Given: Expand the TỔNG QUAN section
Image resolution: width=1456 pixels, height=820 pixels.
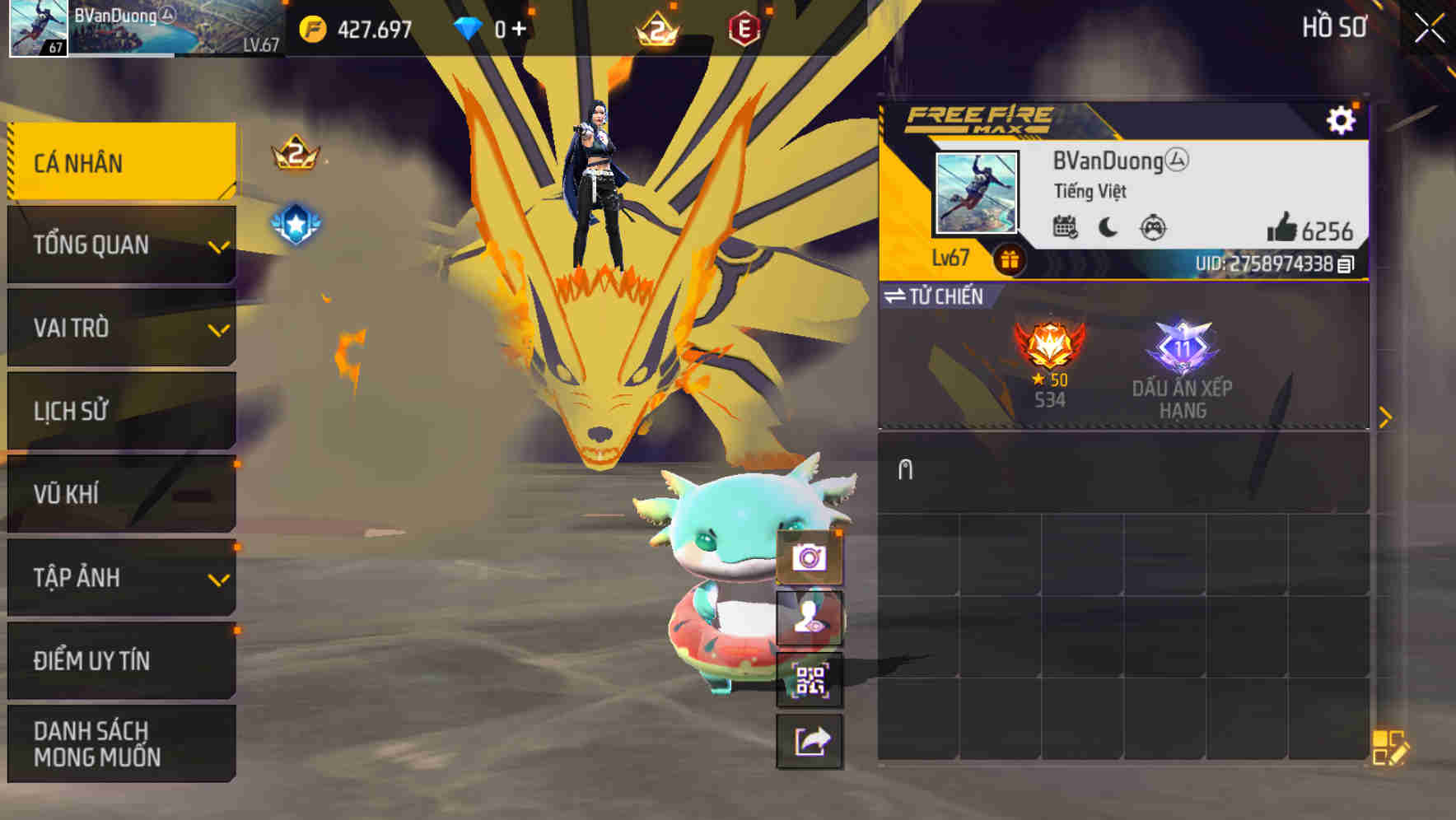Looking at the screenshot, I should point(121,245).
